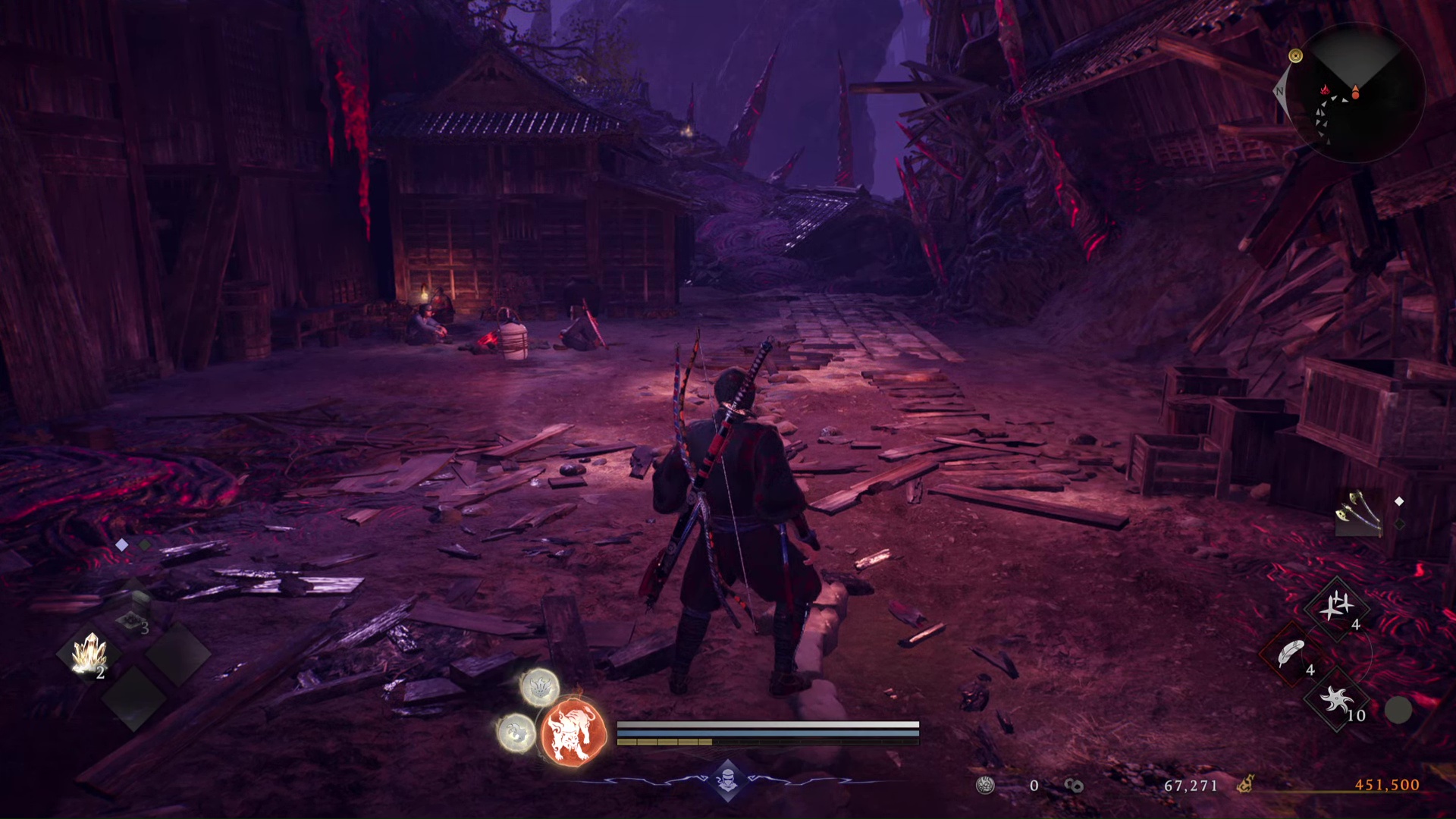The image size is (1456, 819).
Task: Activate the red lion guardian spirit
Action: 574,733
